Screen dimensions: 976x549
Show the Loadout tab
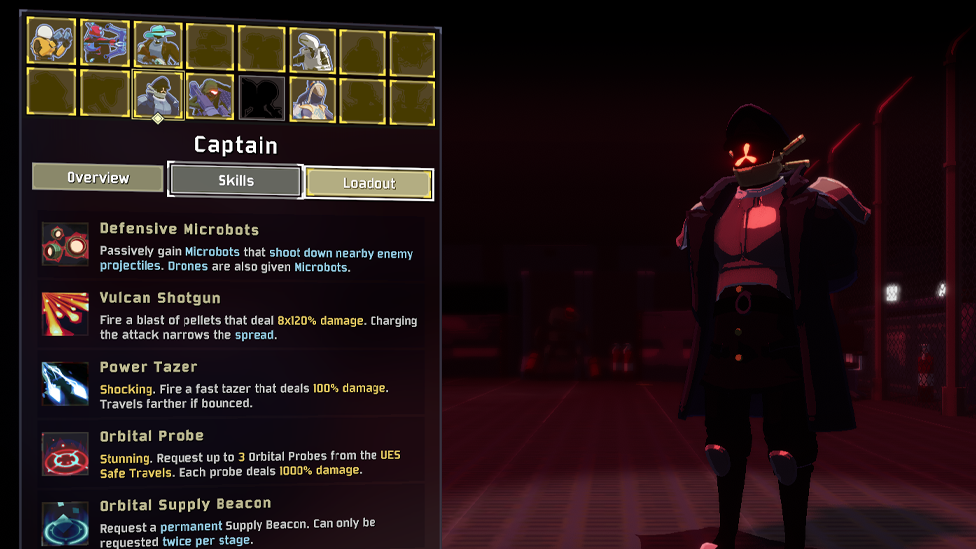coord(369,183)
